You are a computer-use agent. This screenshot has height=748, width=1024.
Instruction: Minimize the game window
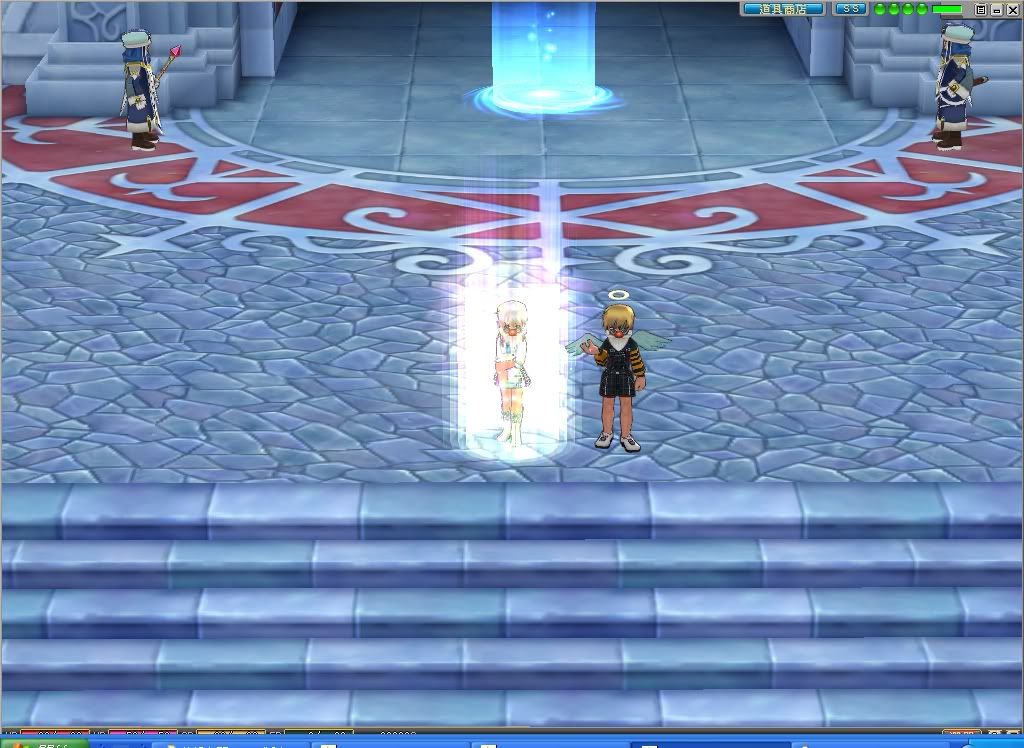pos(997,9)
